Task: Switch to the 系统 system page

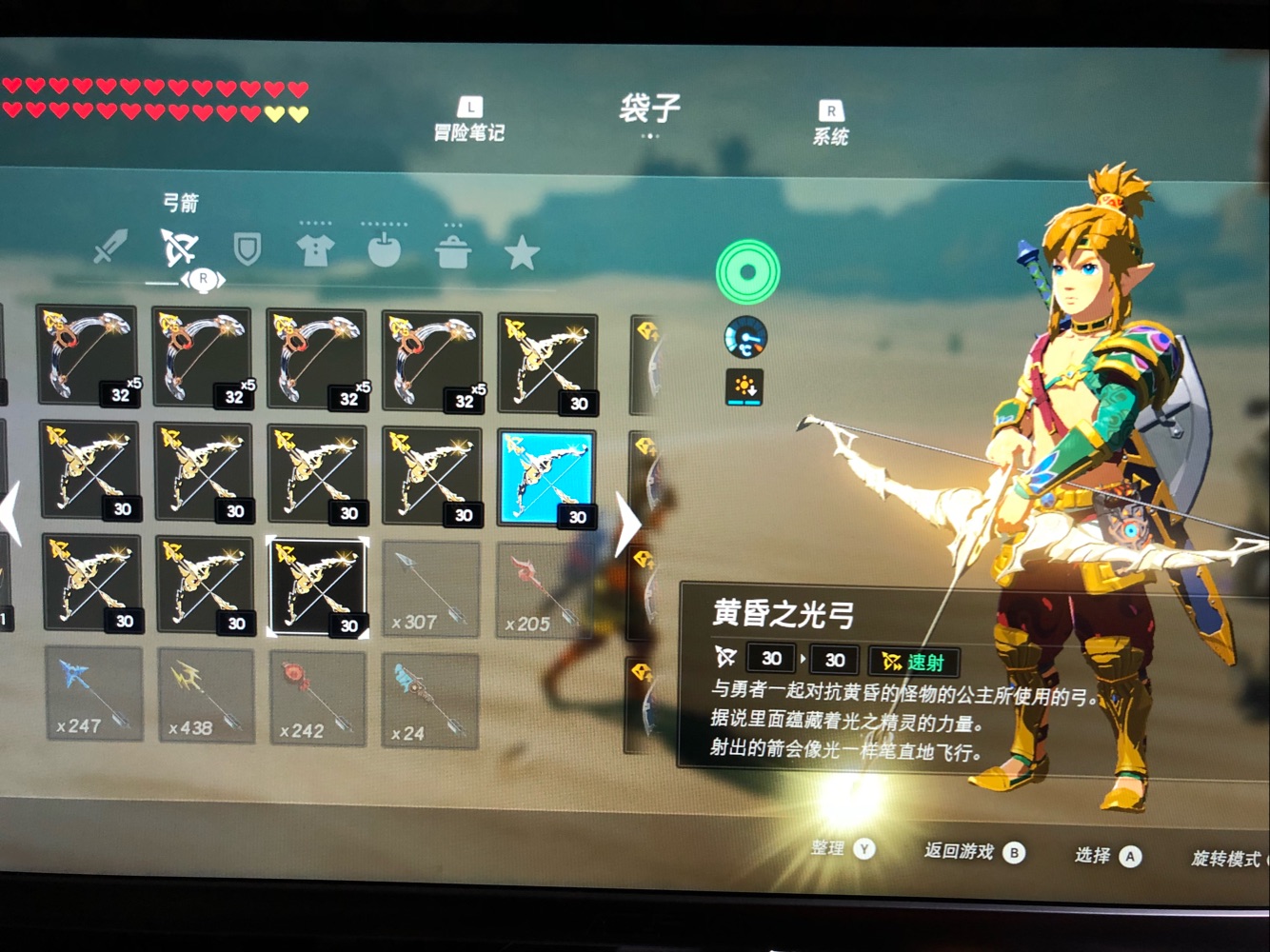Action: [x=830, y=125]
